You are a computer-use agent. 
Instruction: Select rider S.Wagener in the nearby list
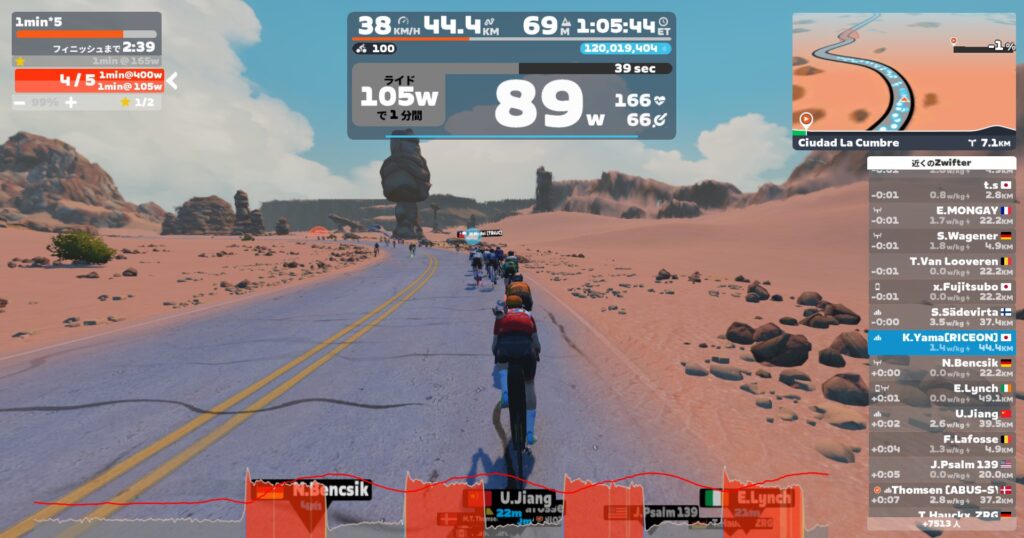pos(941,240)
